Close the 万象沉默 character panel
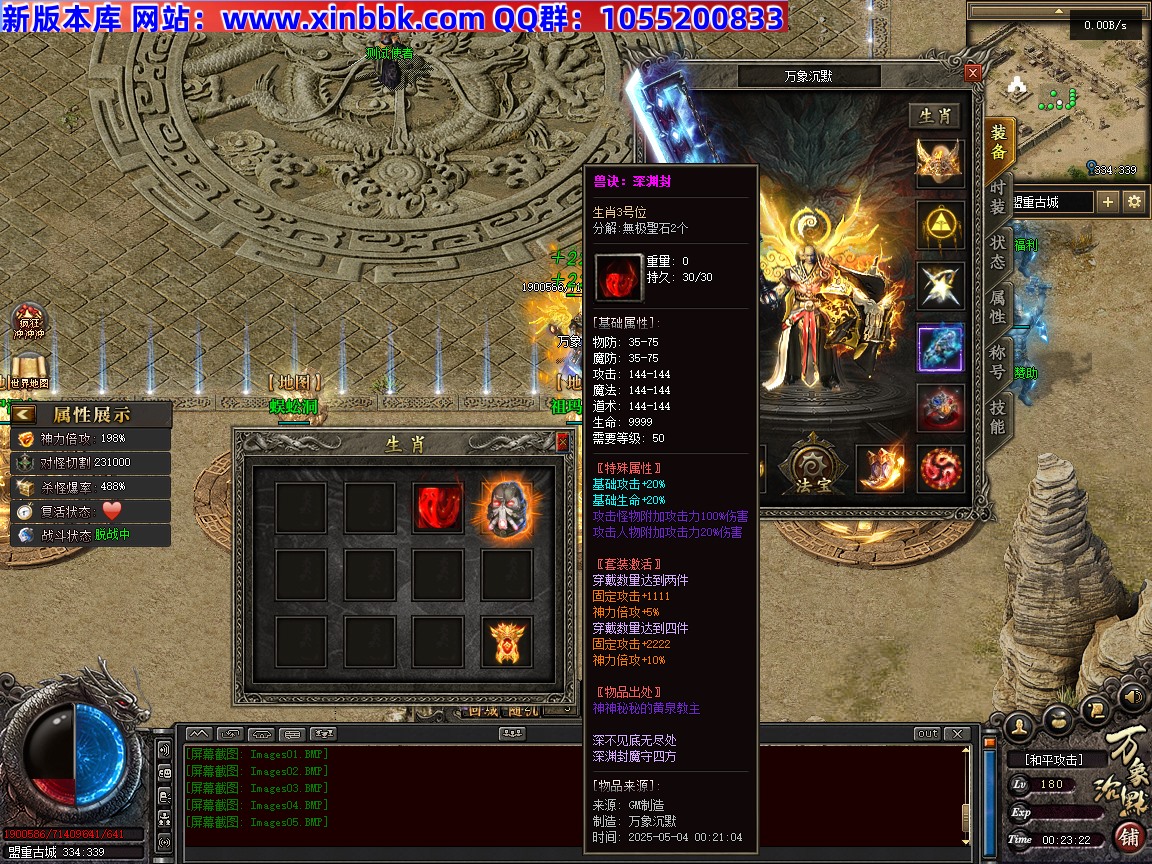 point(973,74)
